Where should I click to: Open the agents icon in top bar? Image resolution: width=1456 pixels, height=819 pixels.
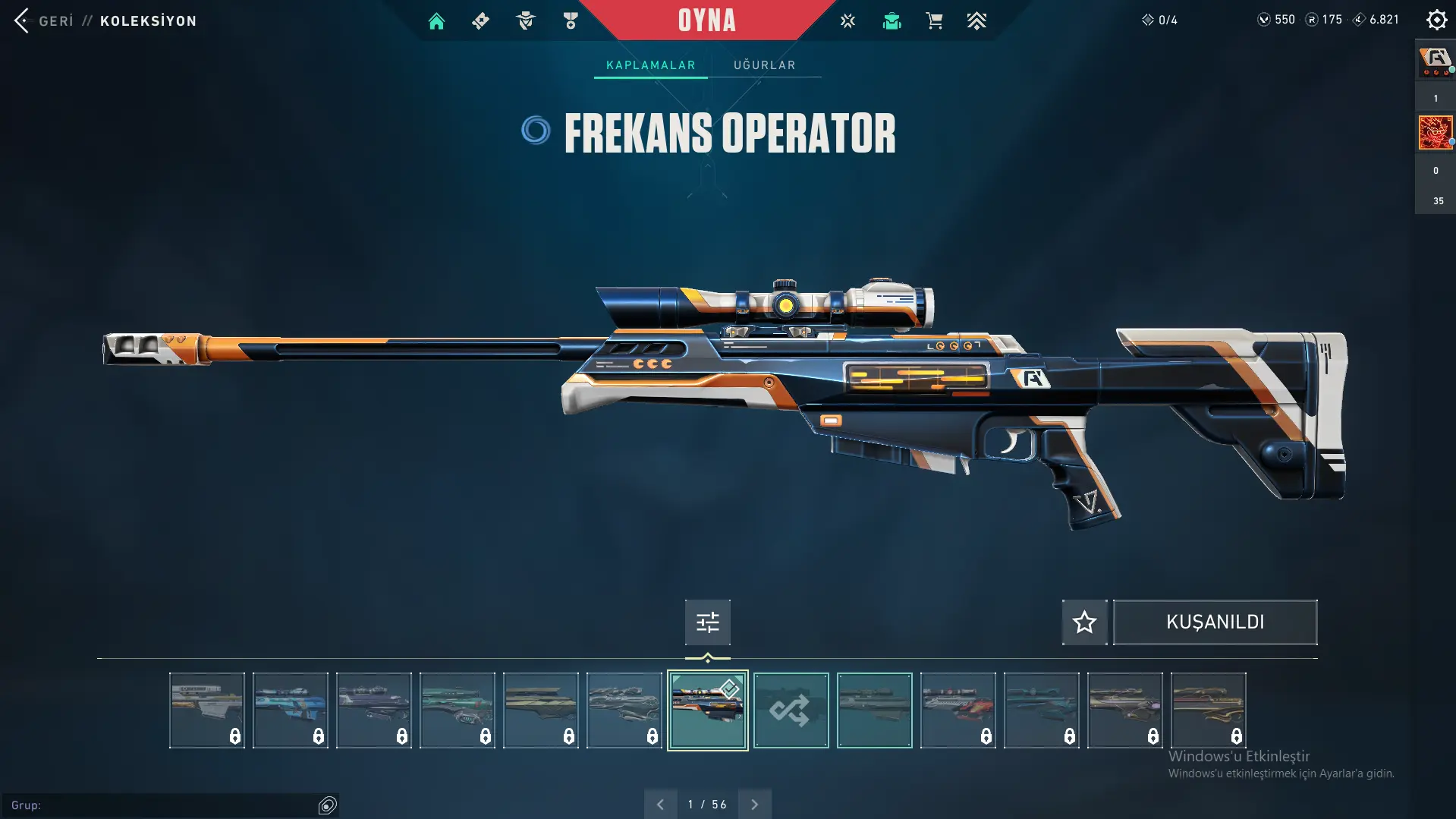(525, 21)
